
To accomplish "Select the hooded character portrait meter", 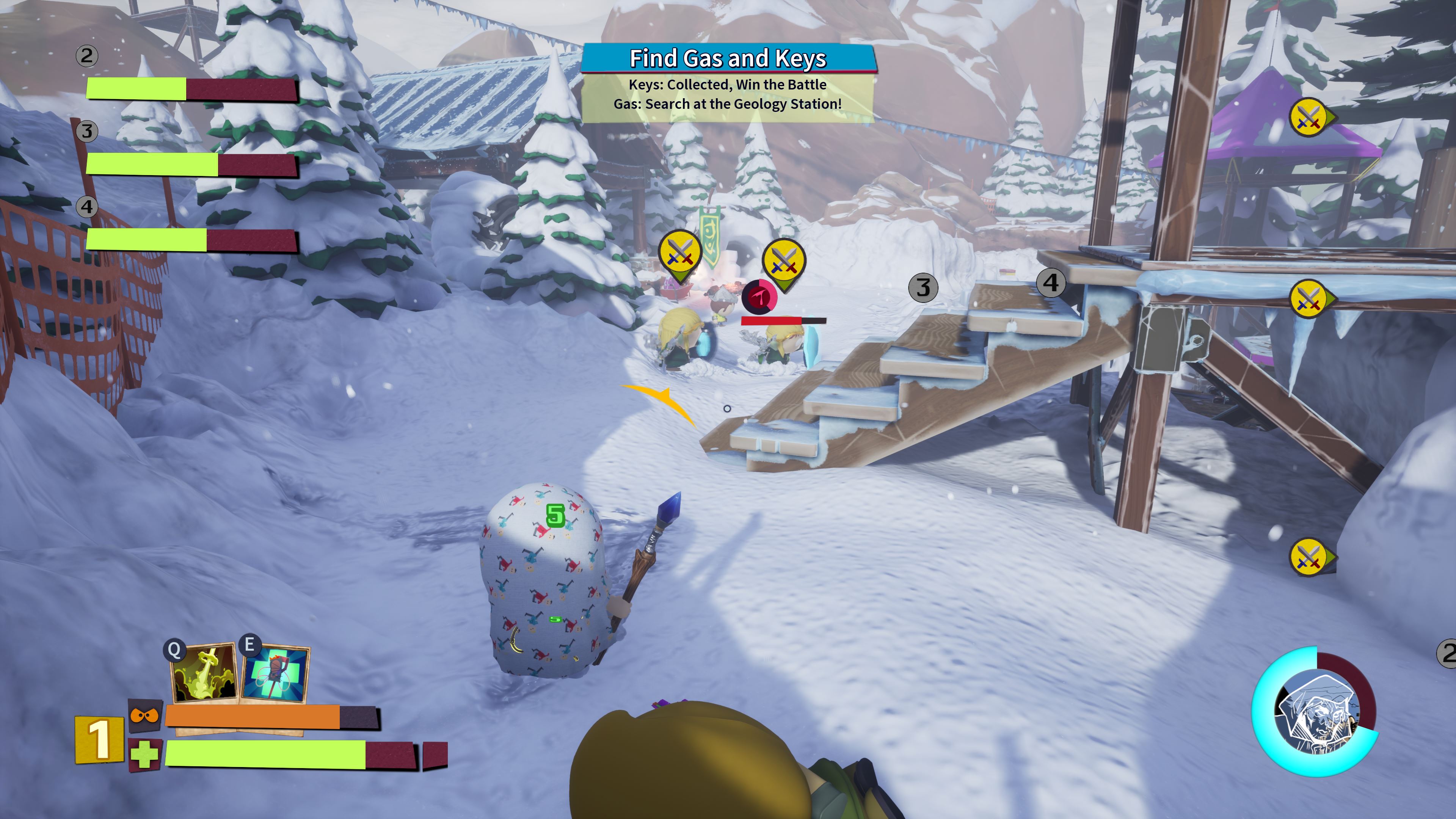I will (x=1316, y=712).
